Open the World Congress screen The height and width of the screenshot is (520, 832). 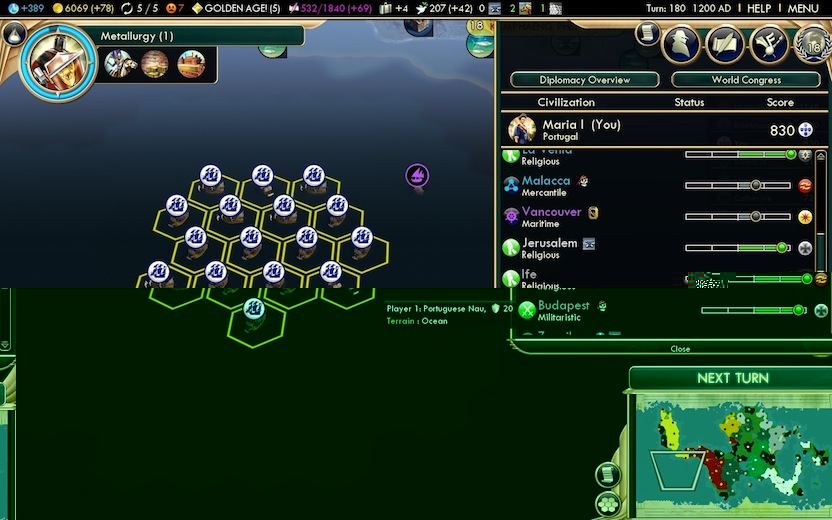click(x=746, y=80)
